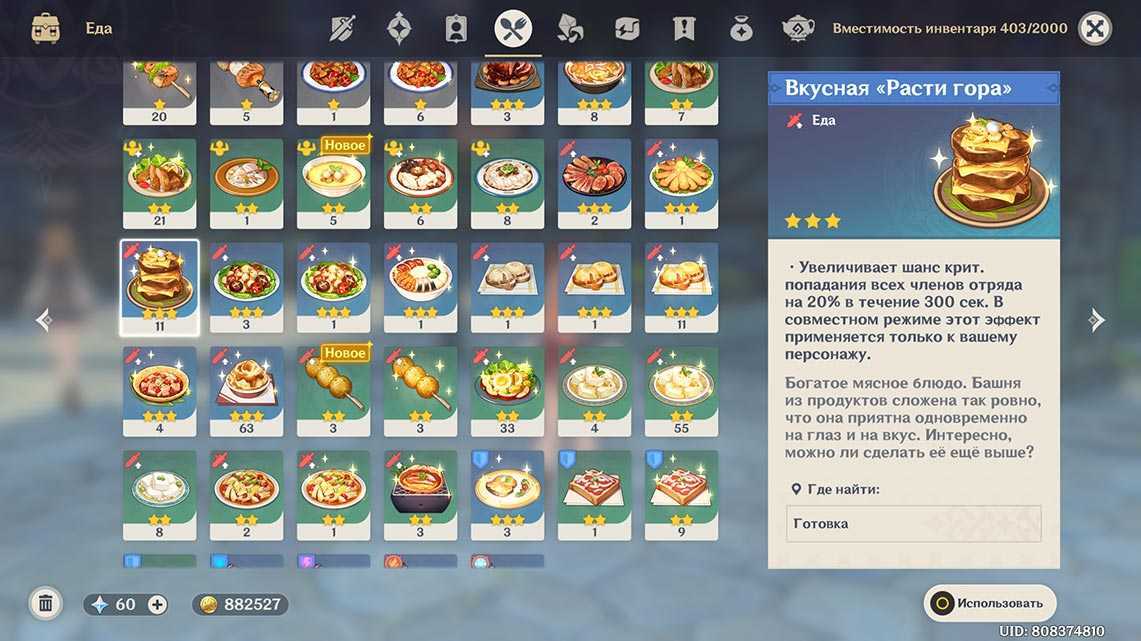
Task: Select the dish with quantity 63
Action: pyautogui.click(x=246, y=391)
